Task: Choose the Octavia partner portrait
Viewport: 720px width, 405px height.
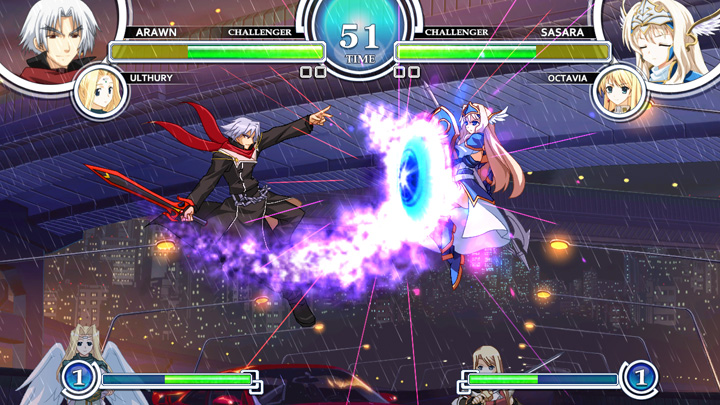Action: point(620,93)
